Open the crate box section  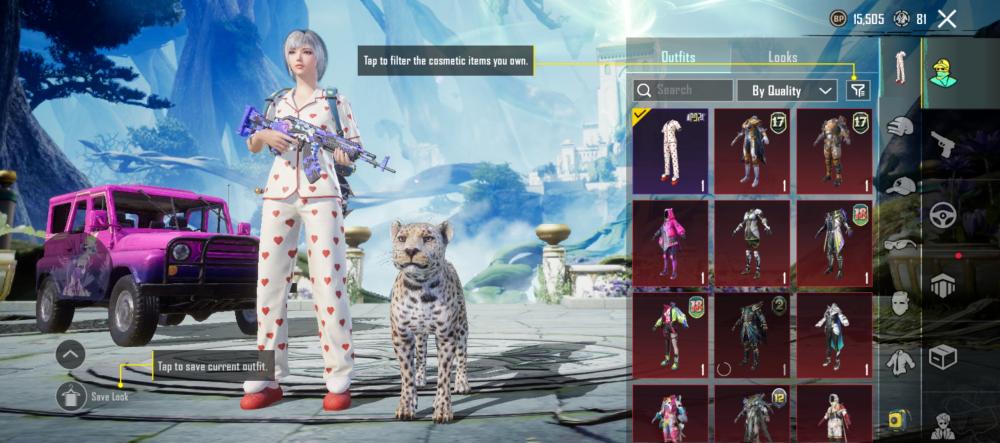[943, 356]
